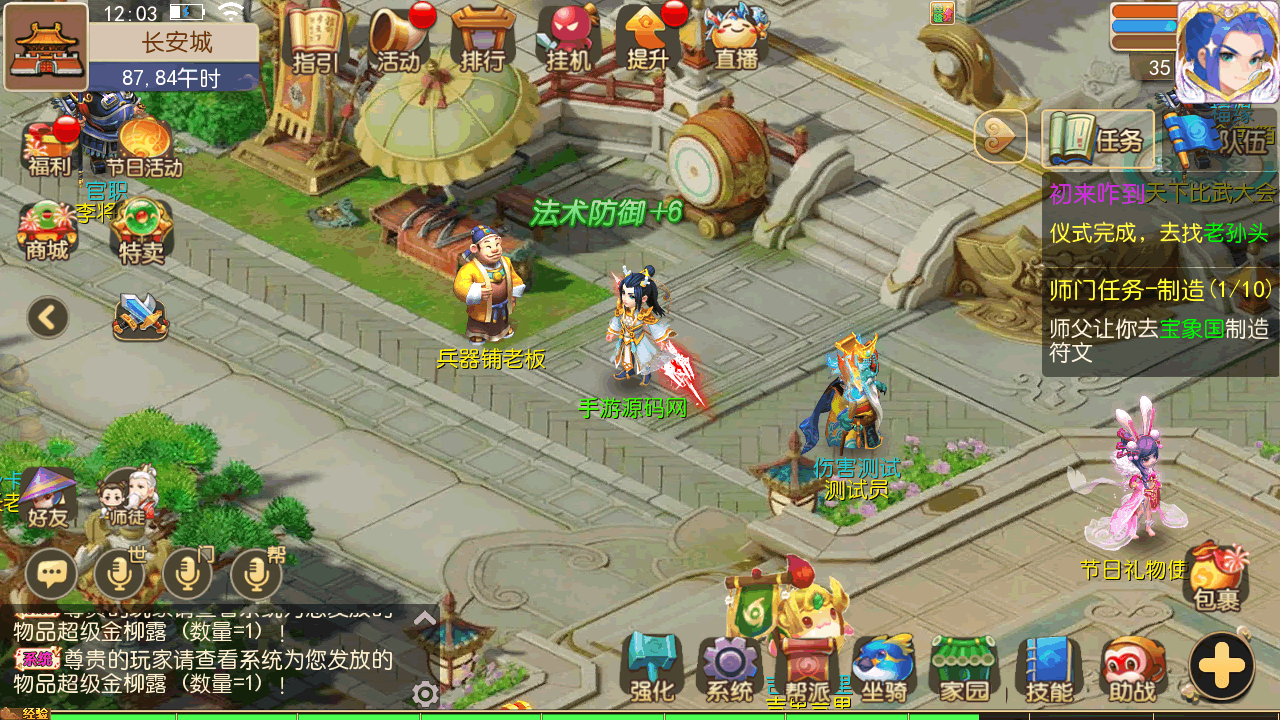Open 节日活动 festival events
This screenshot has width=1280, height=720.
(144, 147)
